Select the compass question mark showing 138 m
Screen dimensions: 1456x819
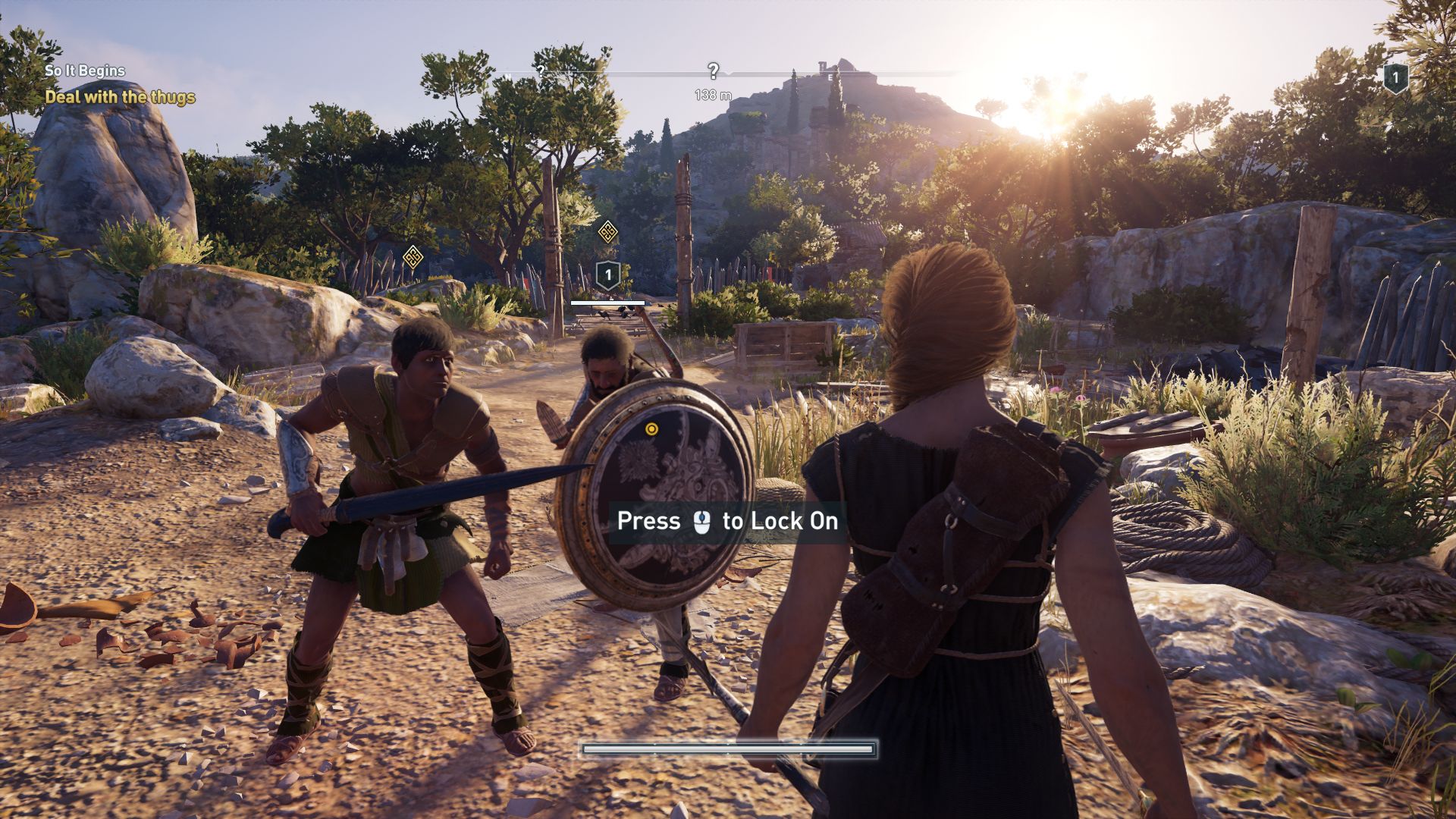pyautogui.click(x=713, y=71)
